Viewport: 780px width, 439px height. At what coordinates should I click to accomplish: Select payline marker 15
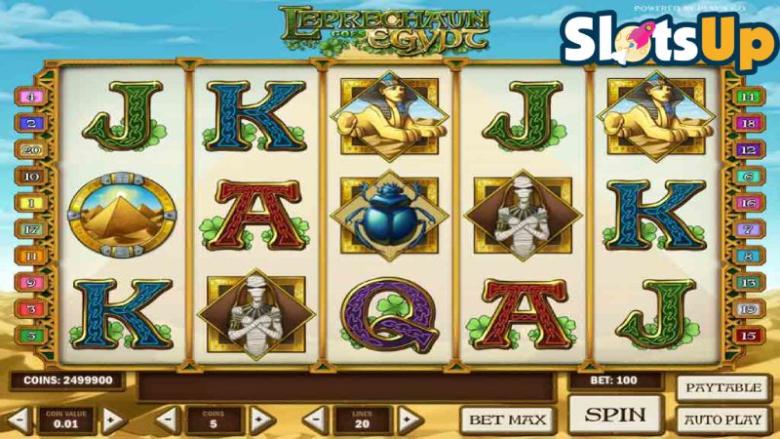tap(749, 336)
